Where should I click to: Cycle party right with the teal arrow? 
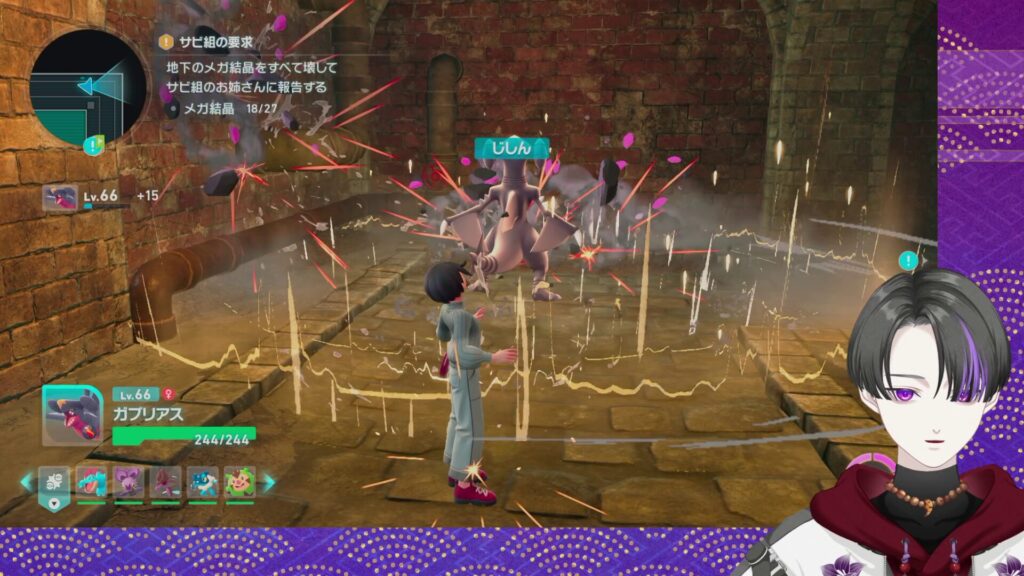click(268, 483)
